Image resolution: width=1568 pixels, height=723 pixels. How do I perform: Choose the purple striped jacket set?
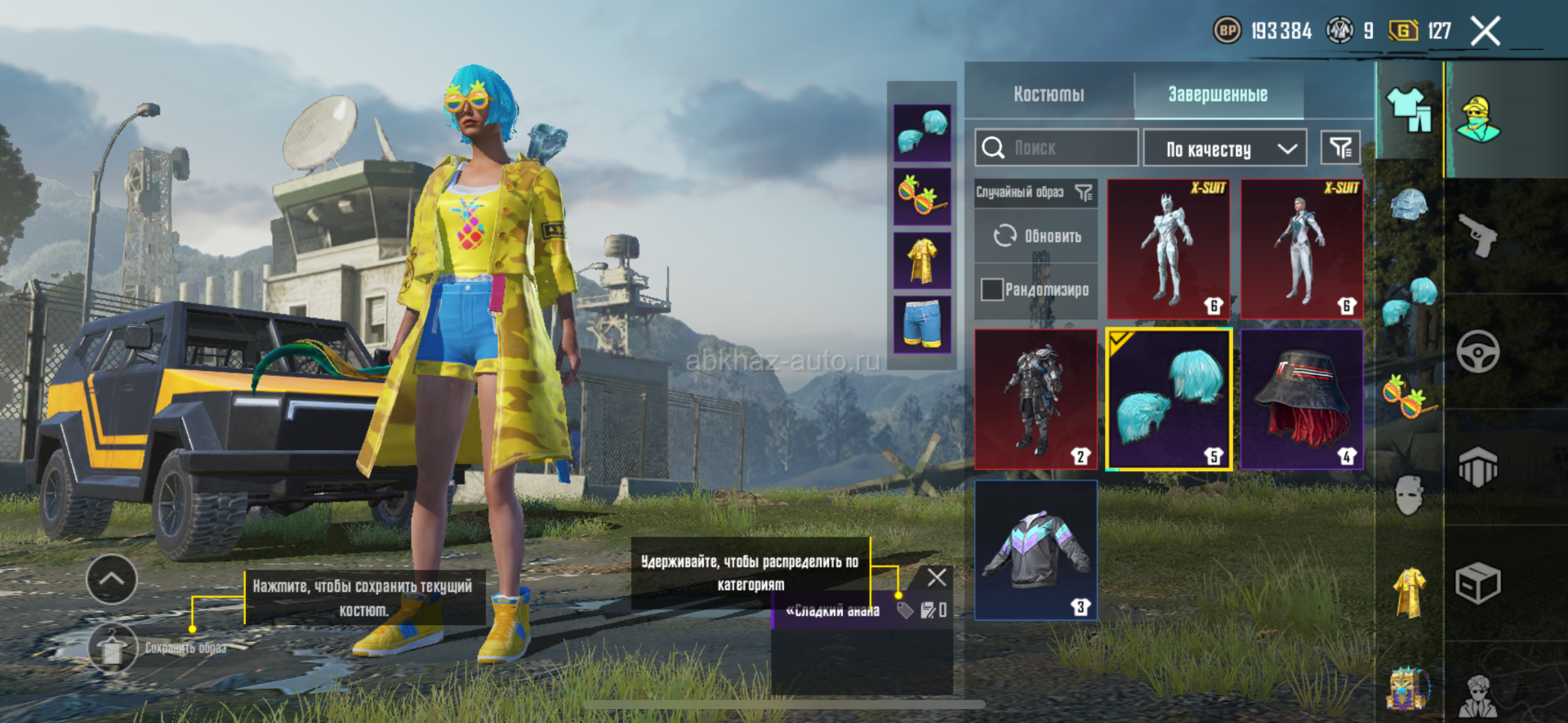[x=1036, y=550]
